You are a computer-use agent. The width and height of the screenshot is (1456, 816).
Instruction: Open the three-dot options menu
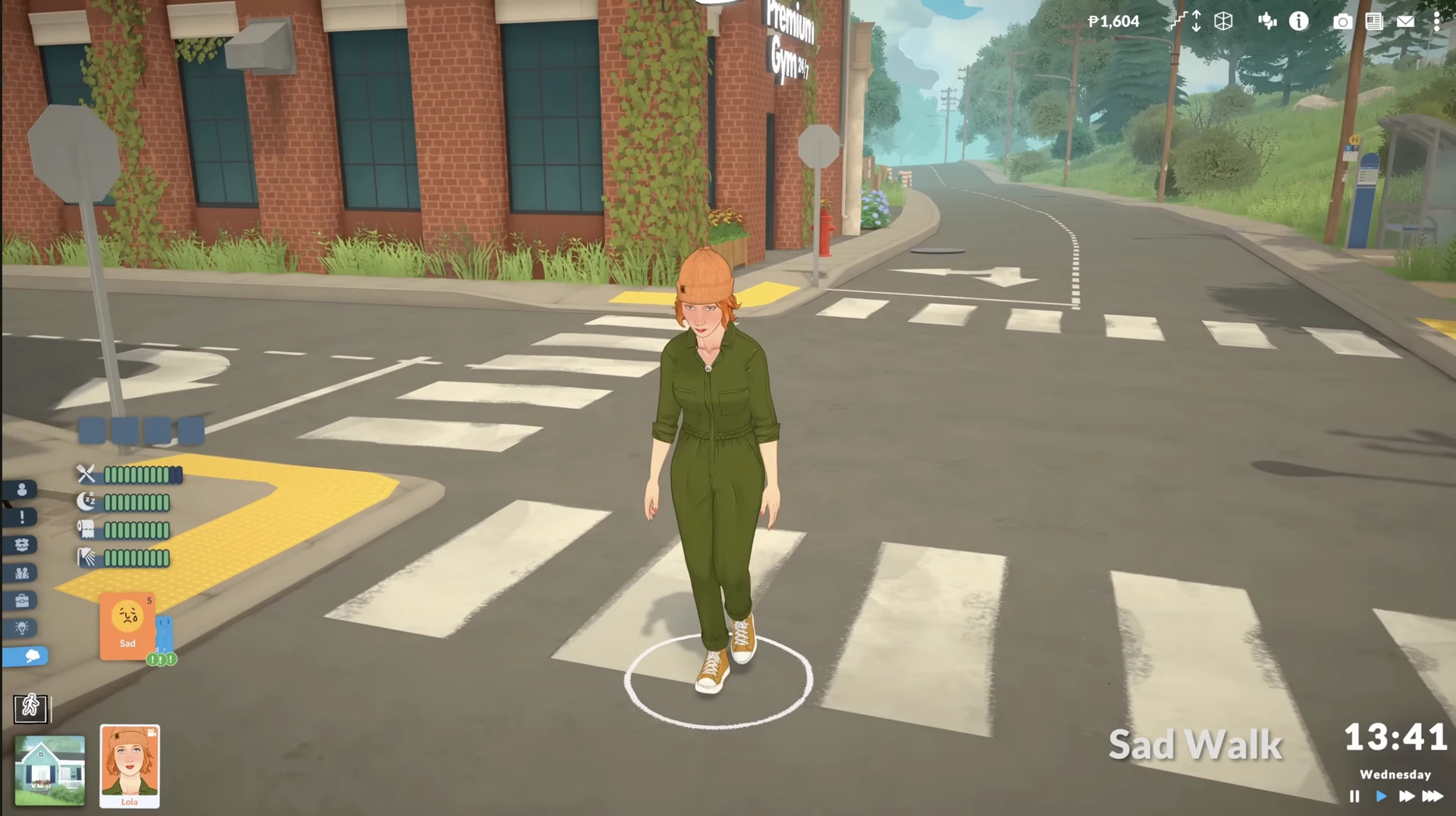[1436, 21]
